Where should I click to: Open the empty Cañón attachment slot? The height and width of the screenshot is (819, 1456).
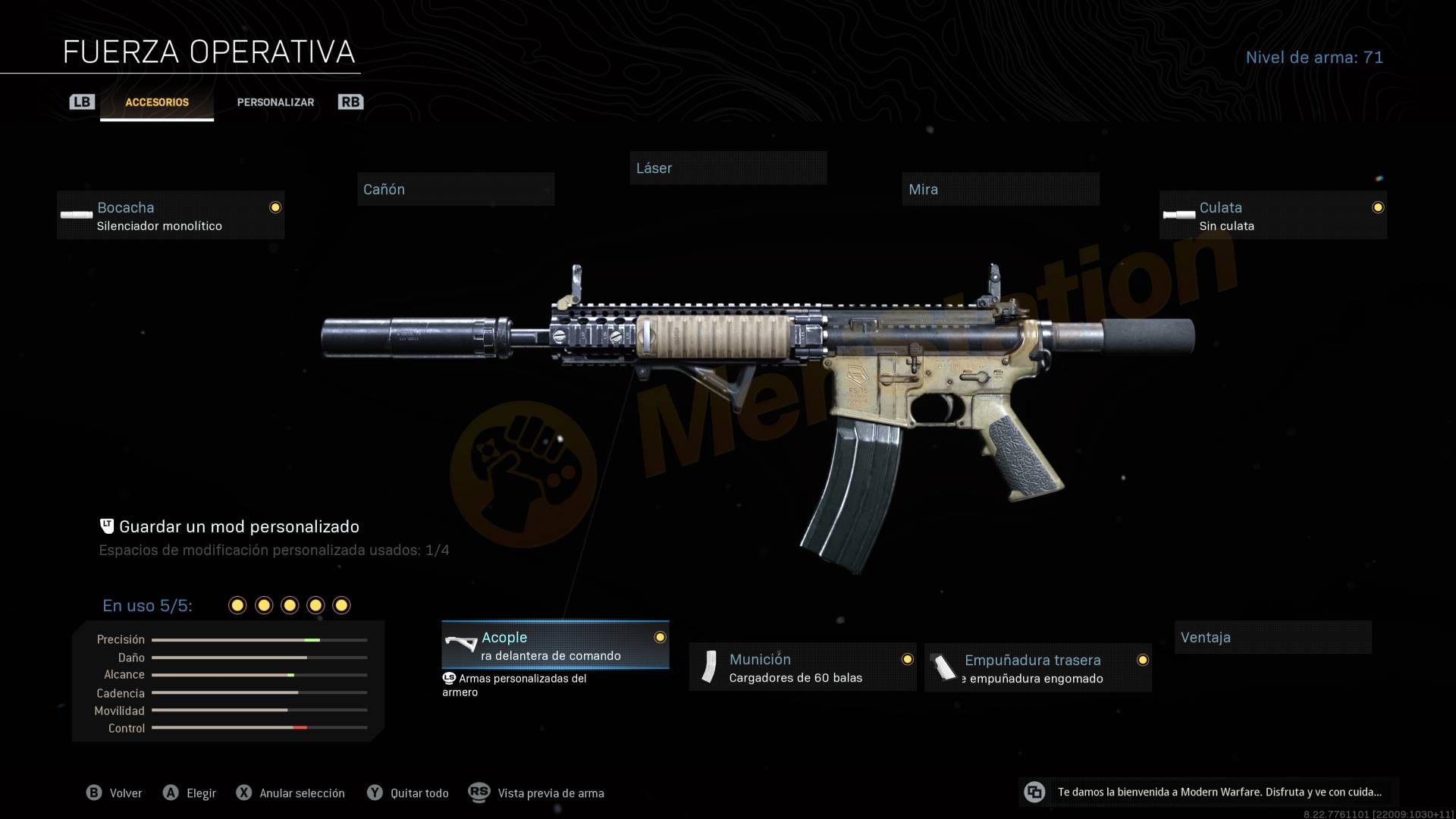456,190
